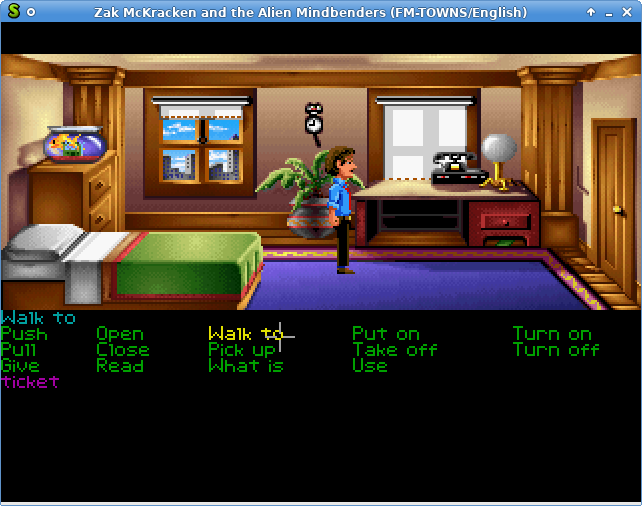Select the What is verb
The width and height of the screenshot is (642, 506).
coord(246,366)
